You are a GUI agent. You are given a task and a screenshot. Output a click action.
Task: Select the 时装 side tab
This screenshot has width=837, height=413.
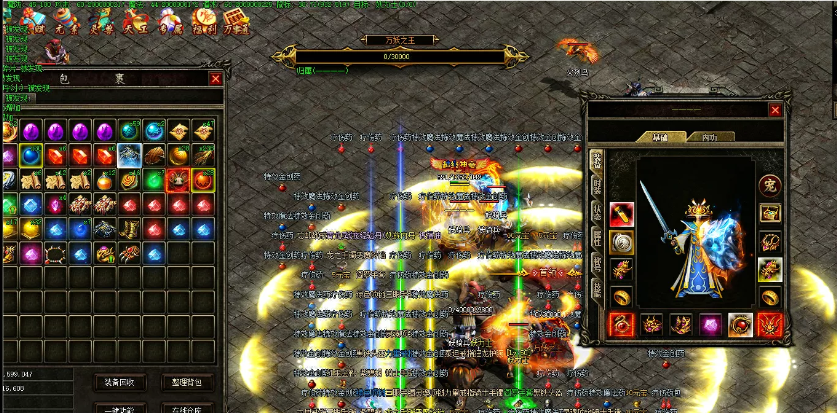(x=596, y=186)
